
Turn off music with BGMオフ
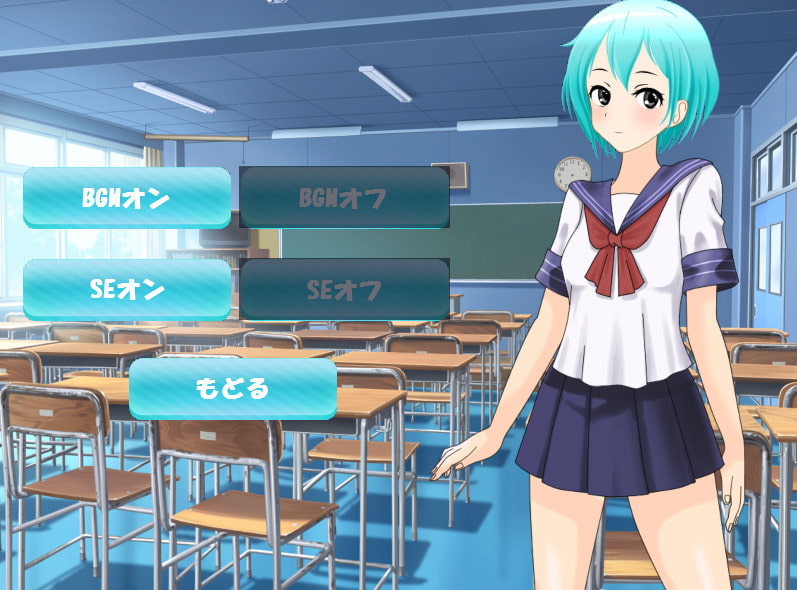(x=344, y=197)
